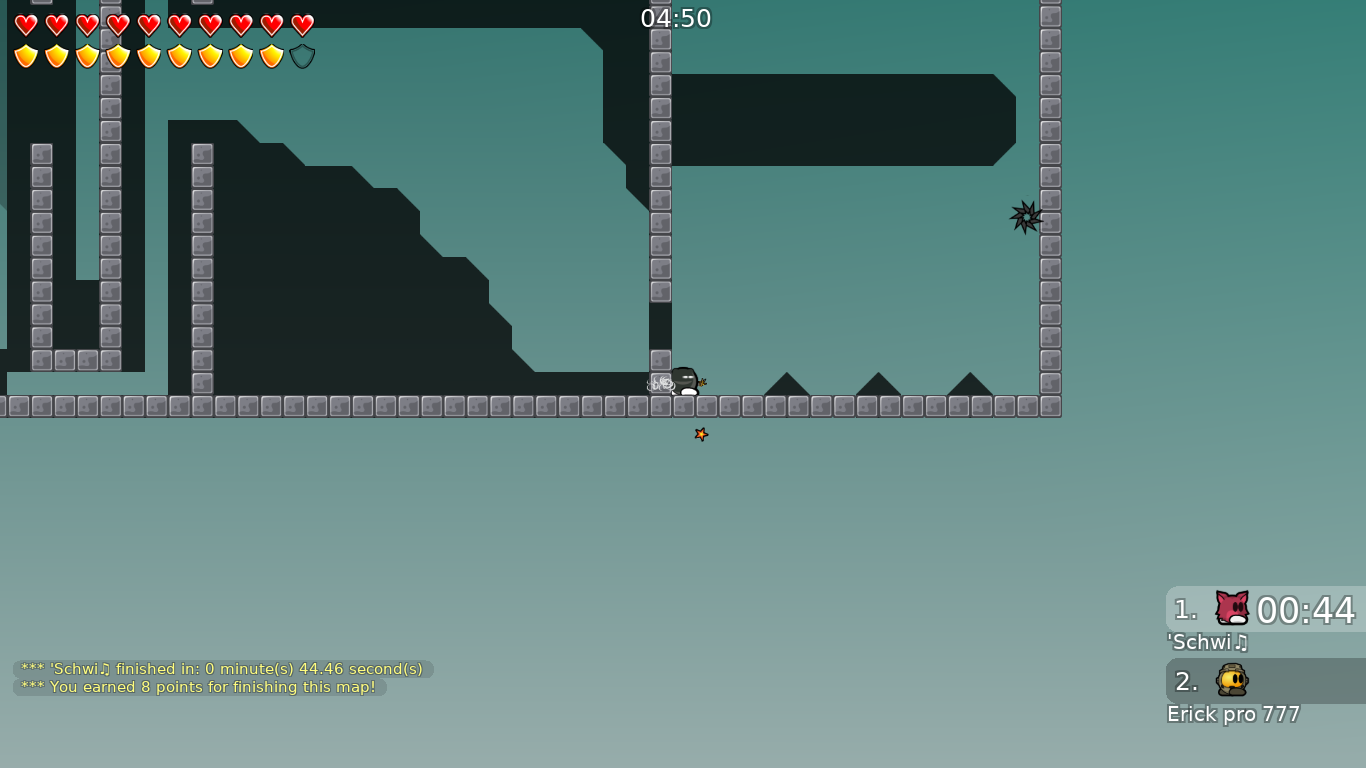Click the orange star pickup below the floor
1366x768 pixels.
point(701,434)
